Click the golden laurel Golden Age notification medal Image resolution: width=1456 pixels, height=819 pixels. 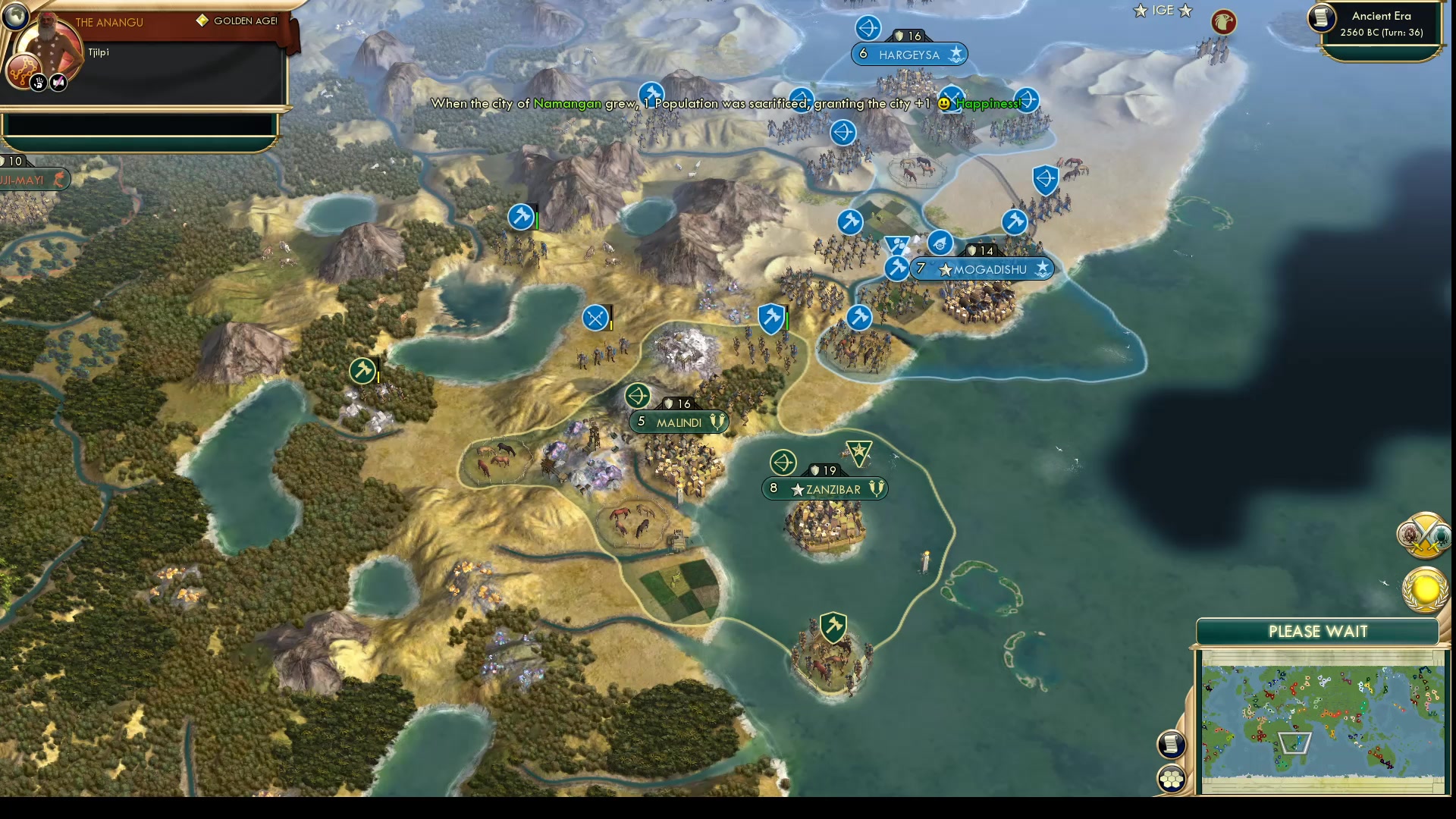point(1423,590)
